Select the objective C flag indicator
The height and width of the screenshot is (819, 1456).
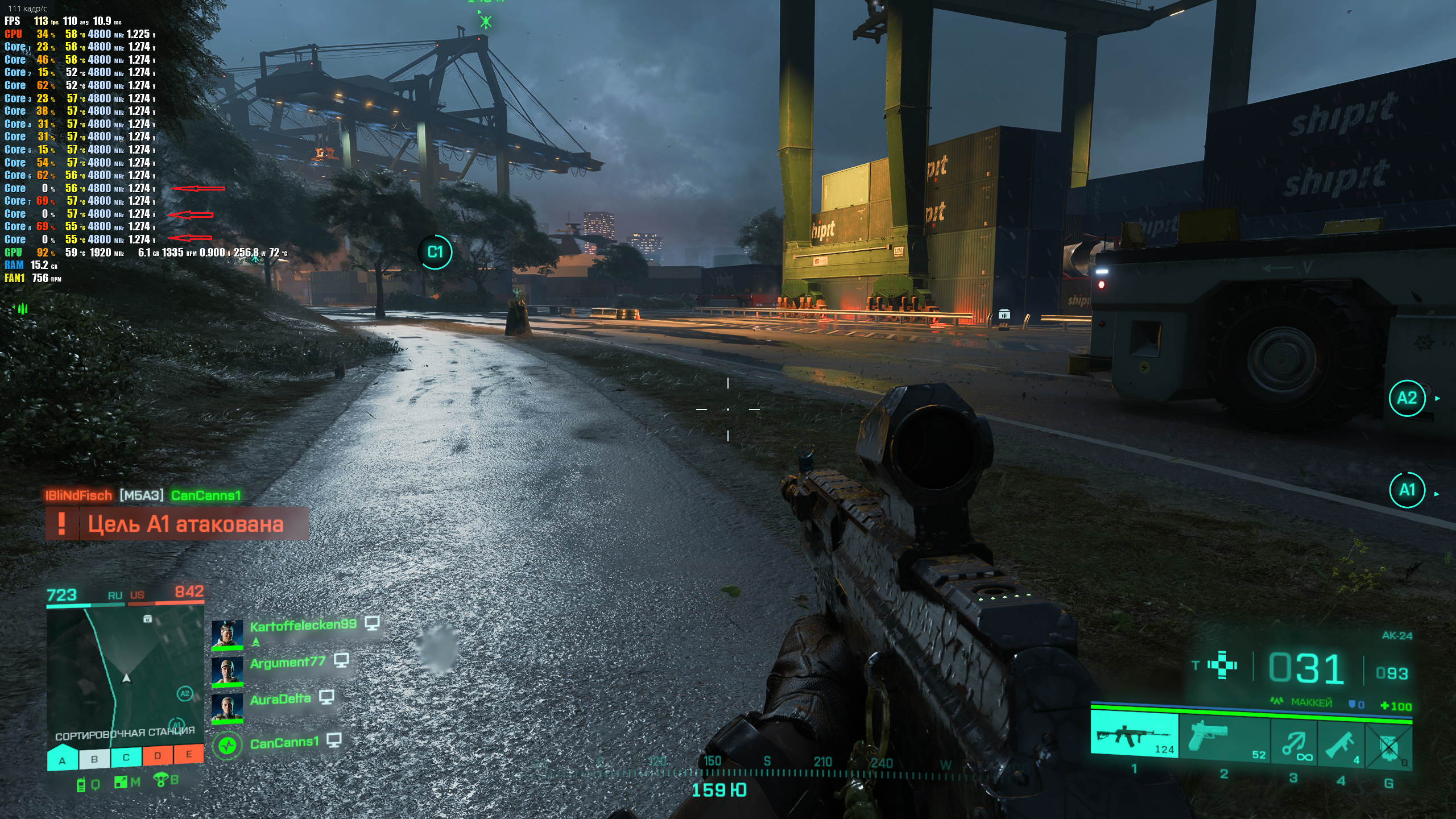click(126, 758)
